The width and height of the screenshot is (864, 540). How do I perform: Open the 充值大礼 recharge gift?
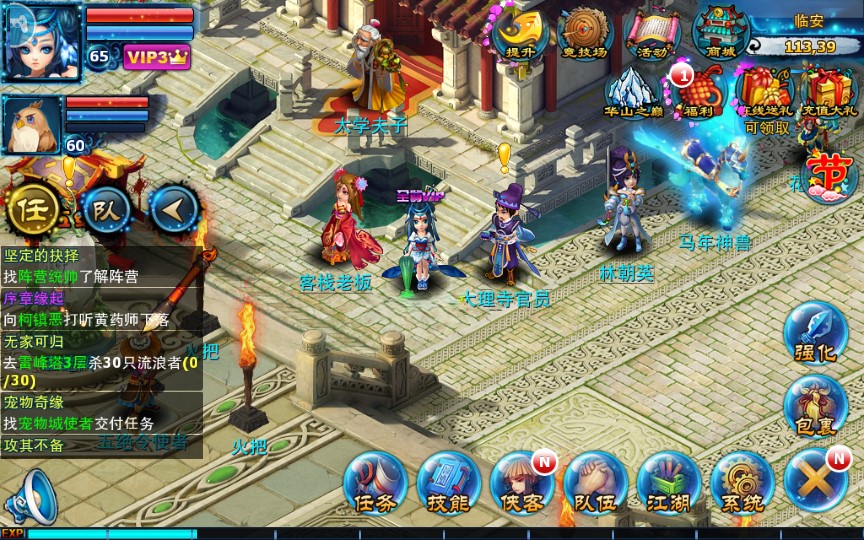(x=830, y=92)
